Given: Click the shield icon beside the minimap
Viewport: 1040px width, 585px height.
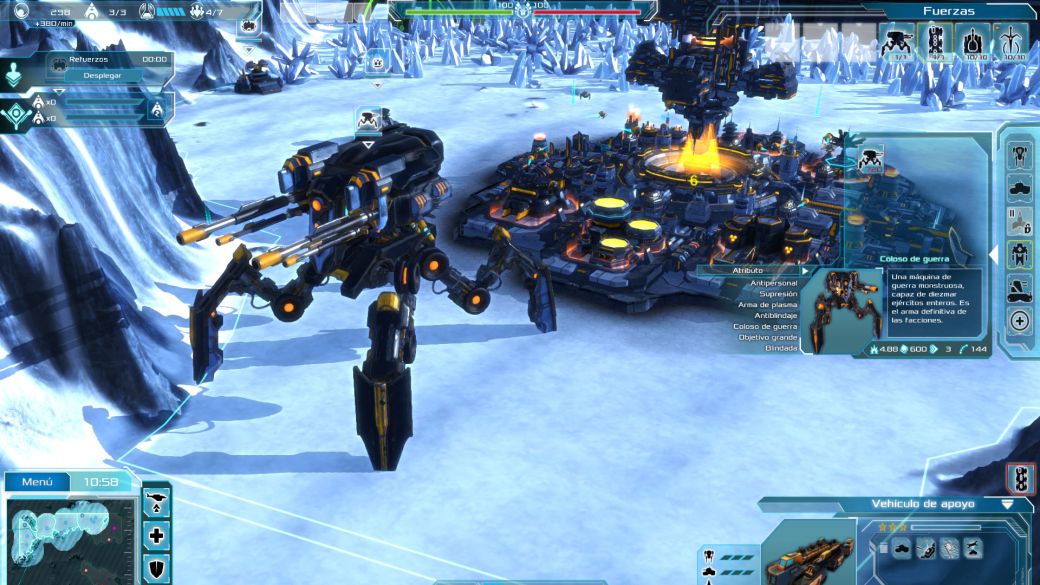Looking at the screenshot, I should 157,567.
